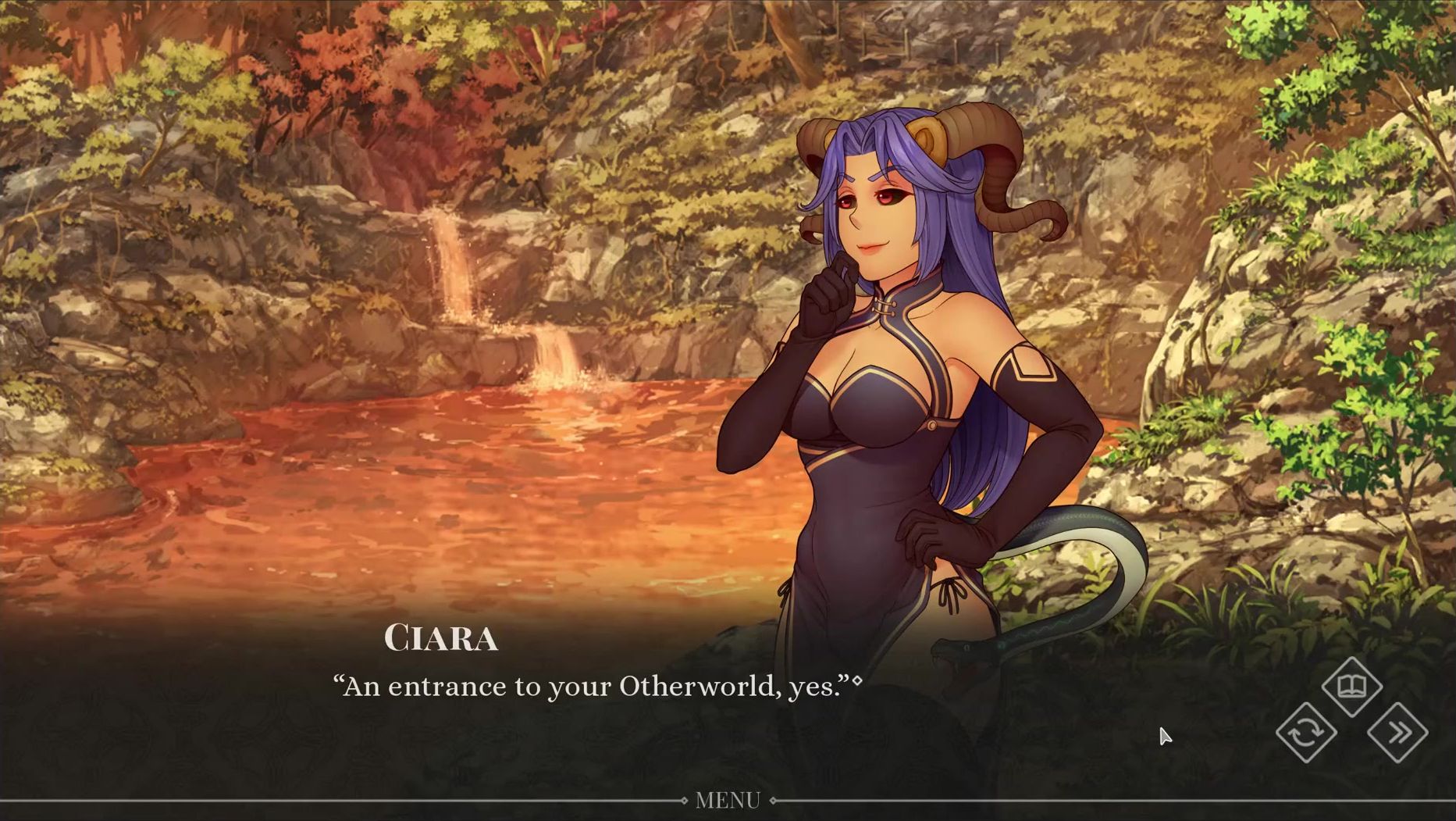
Task: Open the MENU at the bottom
Action: 728,800
